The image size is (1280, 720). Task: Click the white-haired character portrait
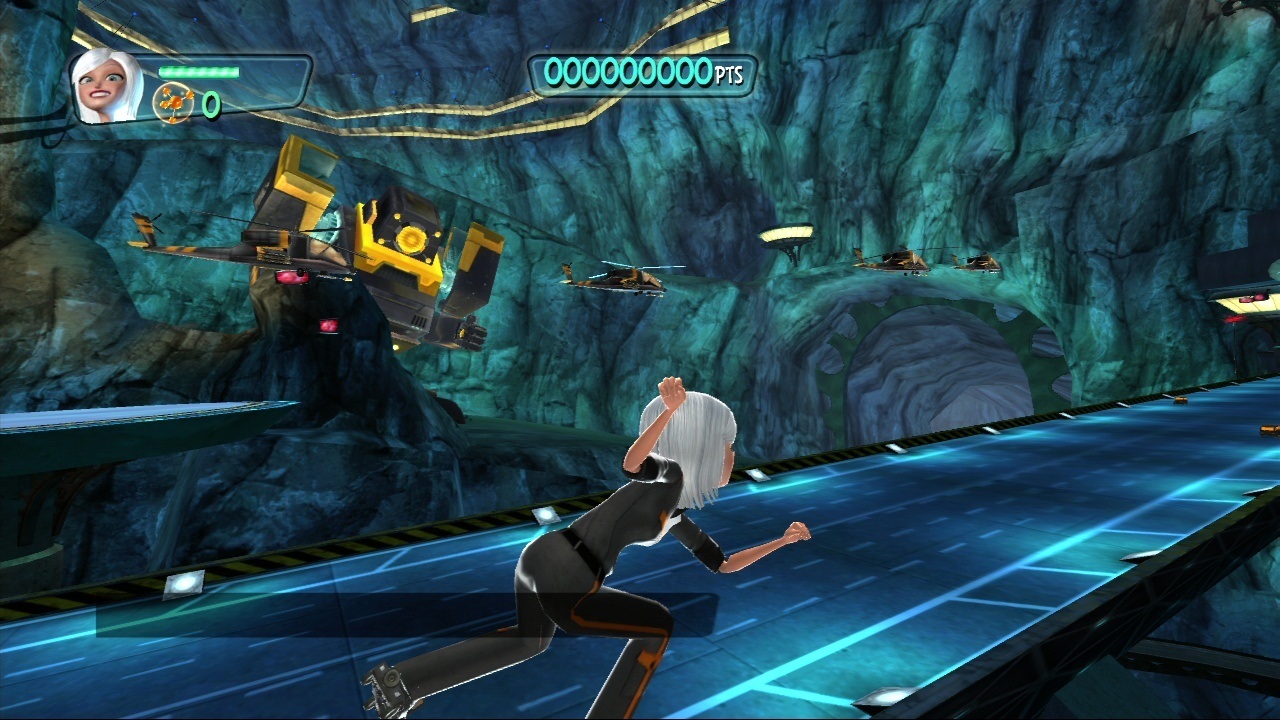(x=108, y=86)
